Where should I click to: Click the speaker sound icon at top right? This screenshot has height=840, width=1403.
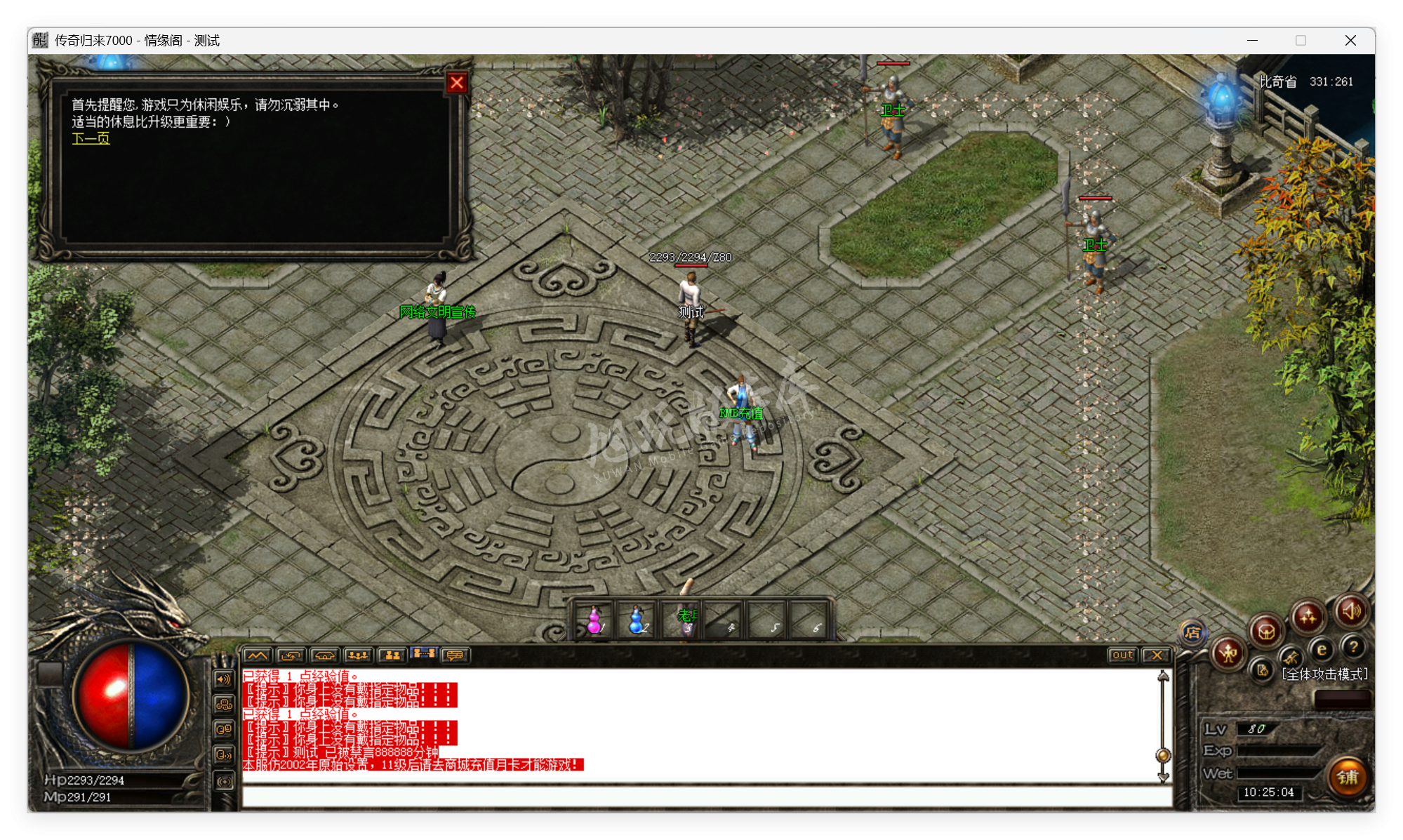[x=1351, y=612]
